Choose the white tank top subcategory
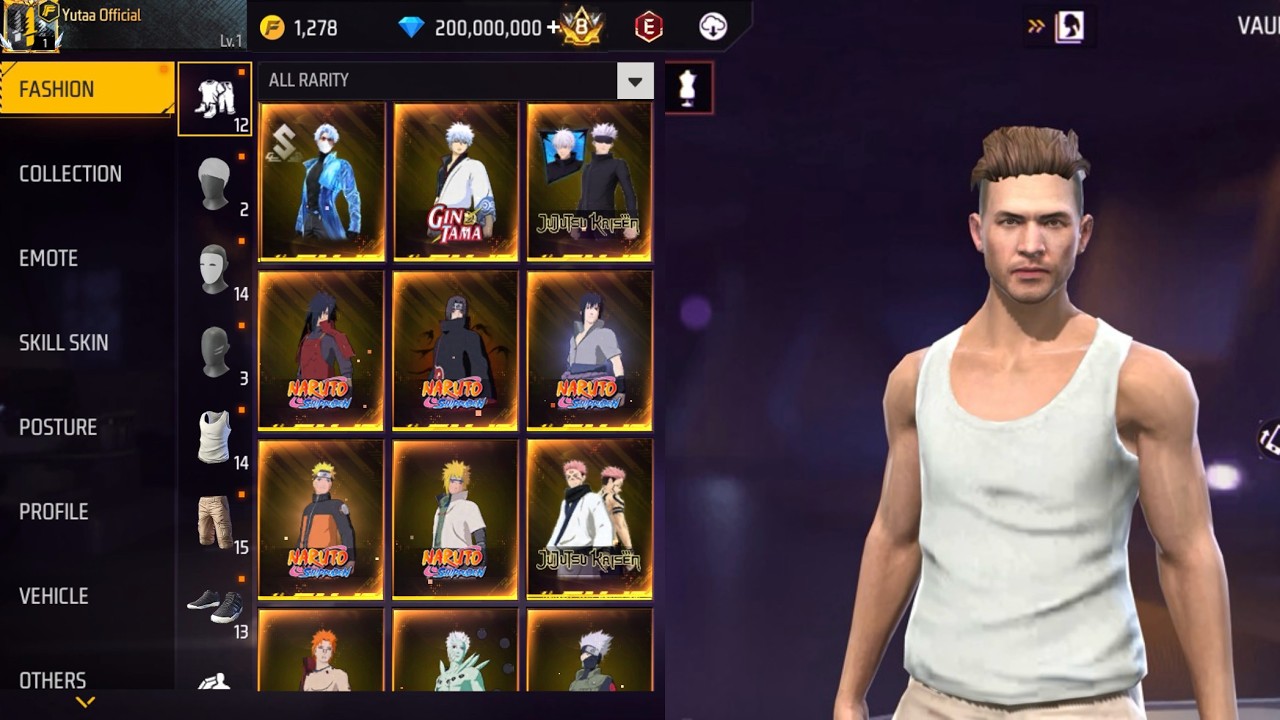This screenshot has height=720, width=1280. 214,438
